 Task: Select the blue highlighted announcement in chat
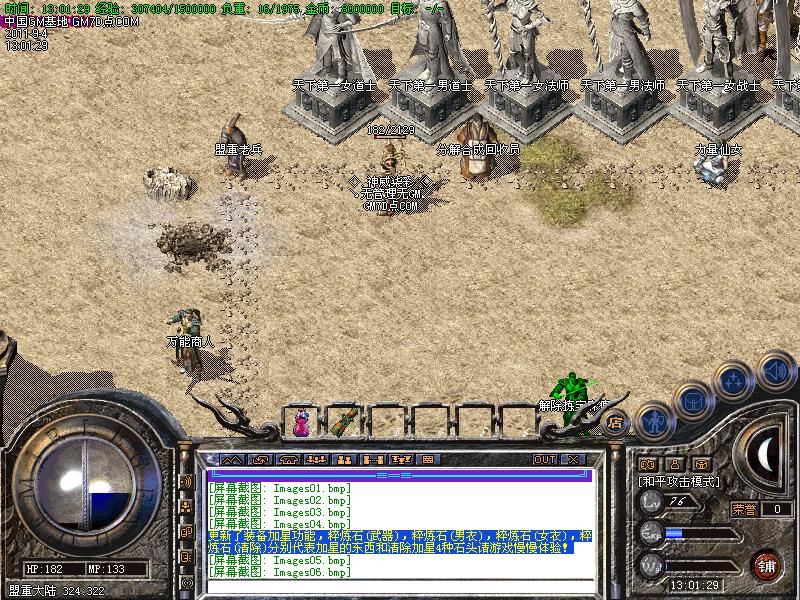tap(400, 541)
